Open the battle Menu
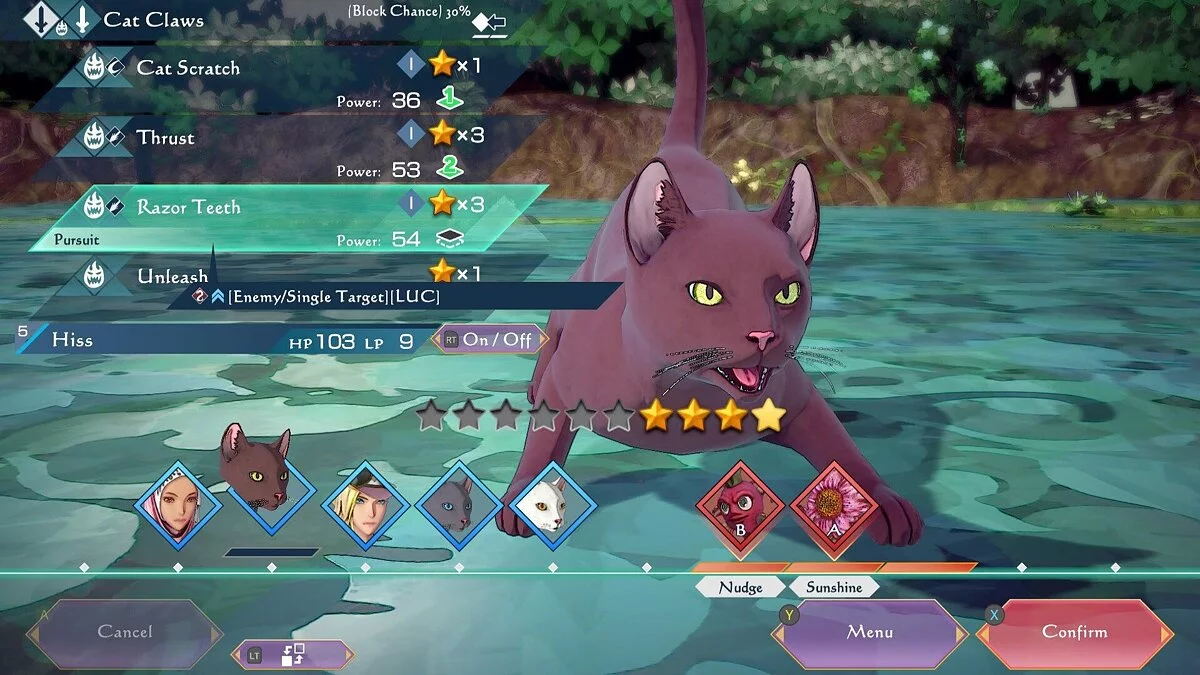This screenshot has width=1200, height=675. point(869,632)
